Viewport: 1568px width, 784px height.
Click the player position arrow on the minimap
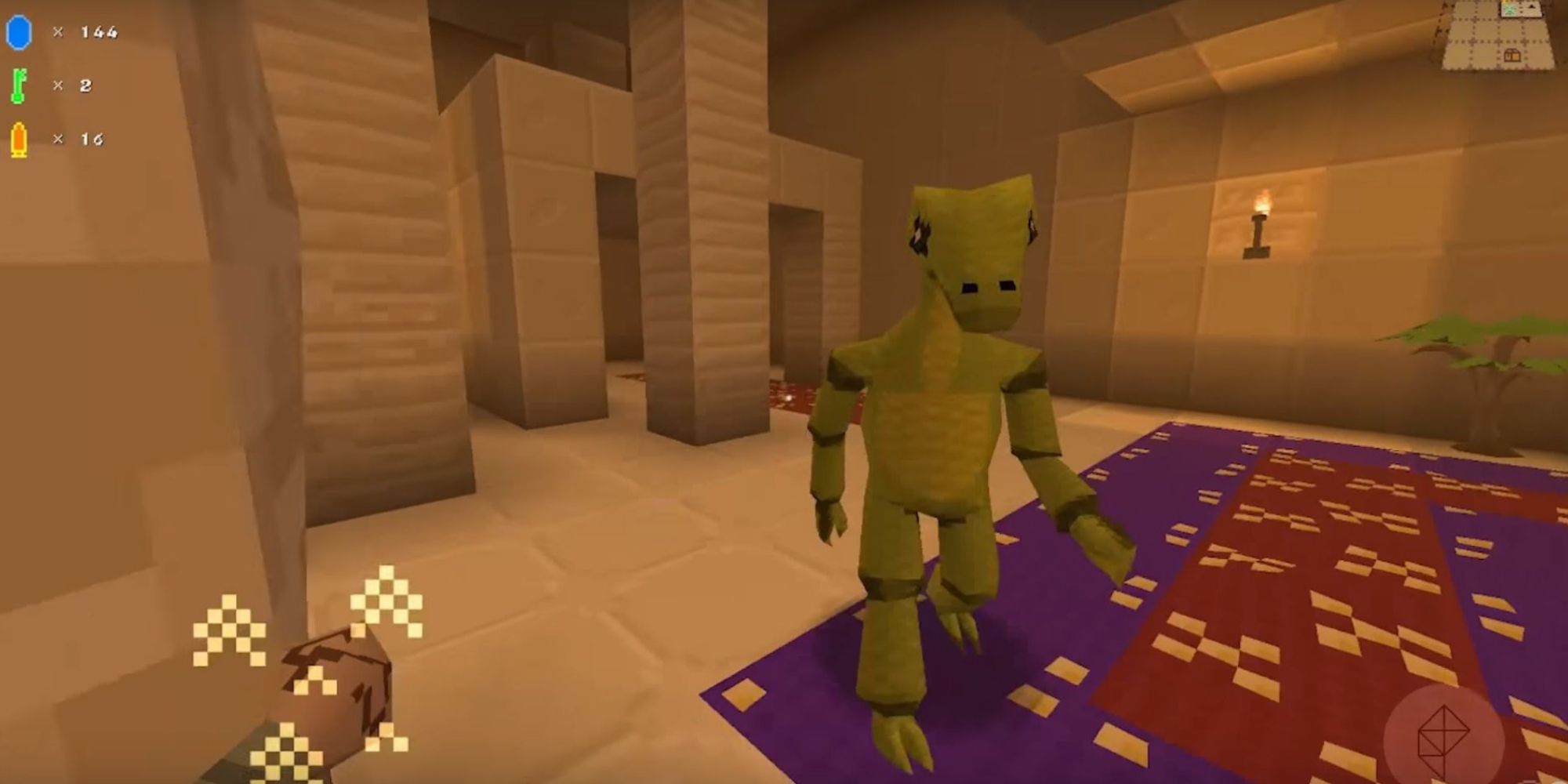click(1531, 8)
